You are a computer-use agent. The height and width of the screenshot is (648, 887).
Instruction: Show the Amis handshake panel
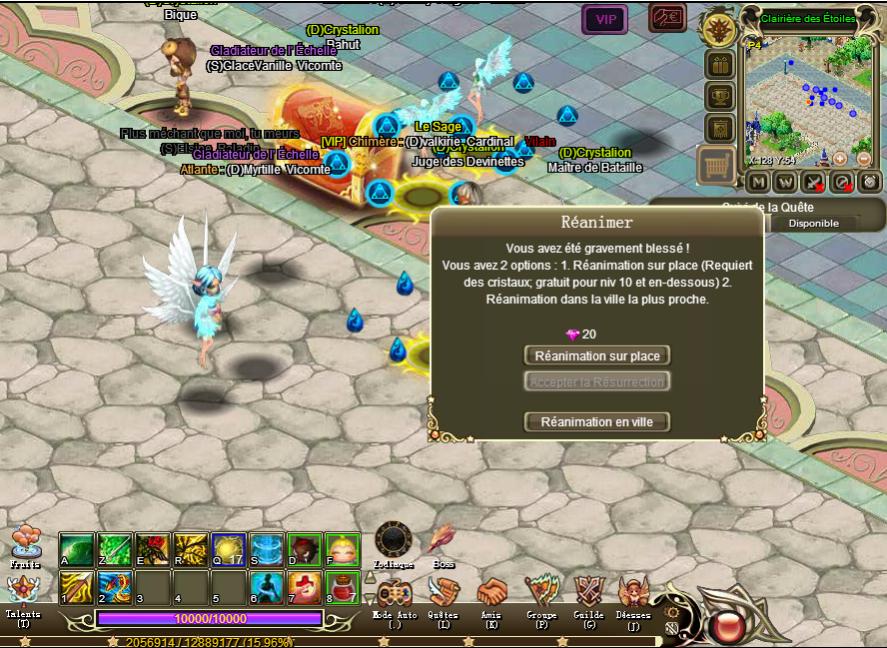click(x=492, y=592)
